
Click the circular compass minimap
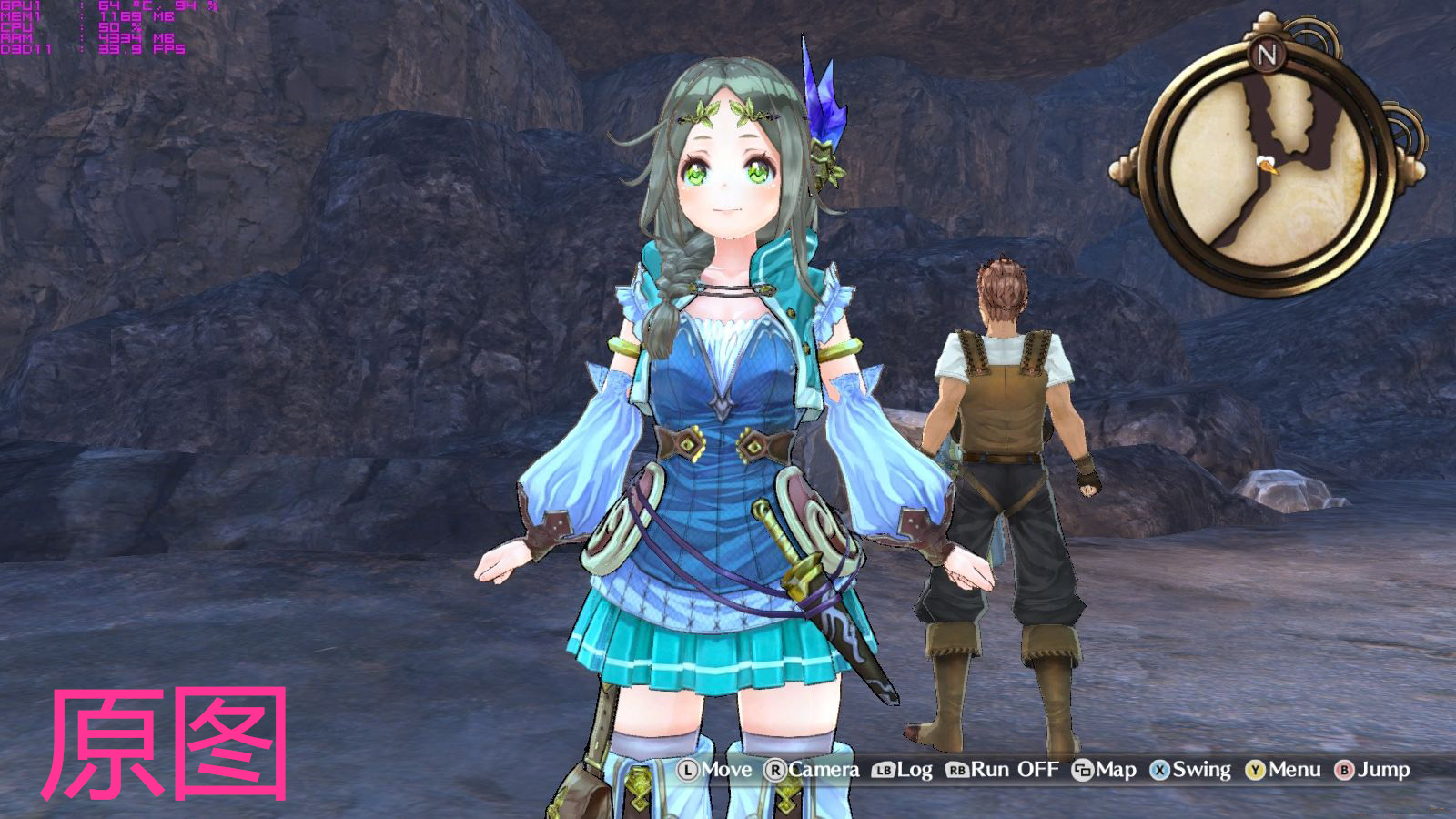(1268, 169)
